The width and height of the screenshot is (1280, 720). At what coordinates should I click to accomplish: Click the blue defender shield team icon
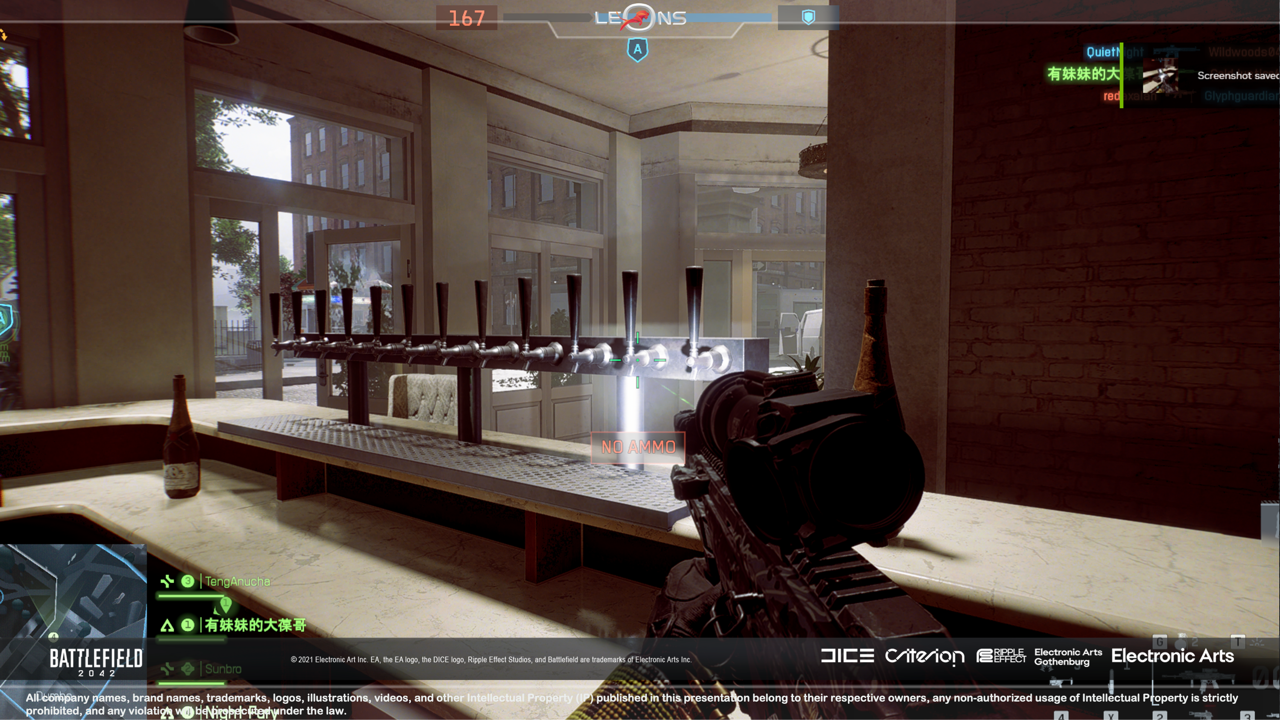(x=808, y=18)
